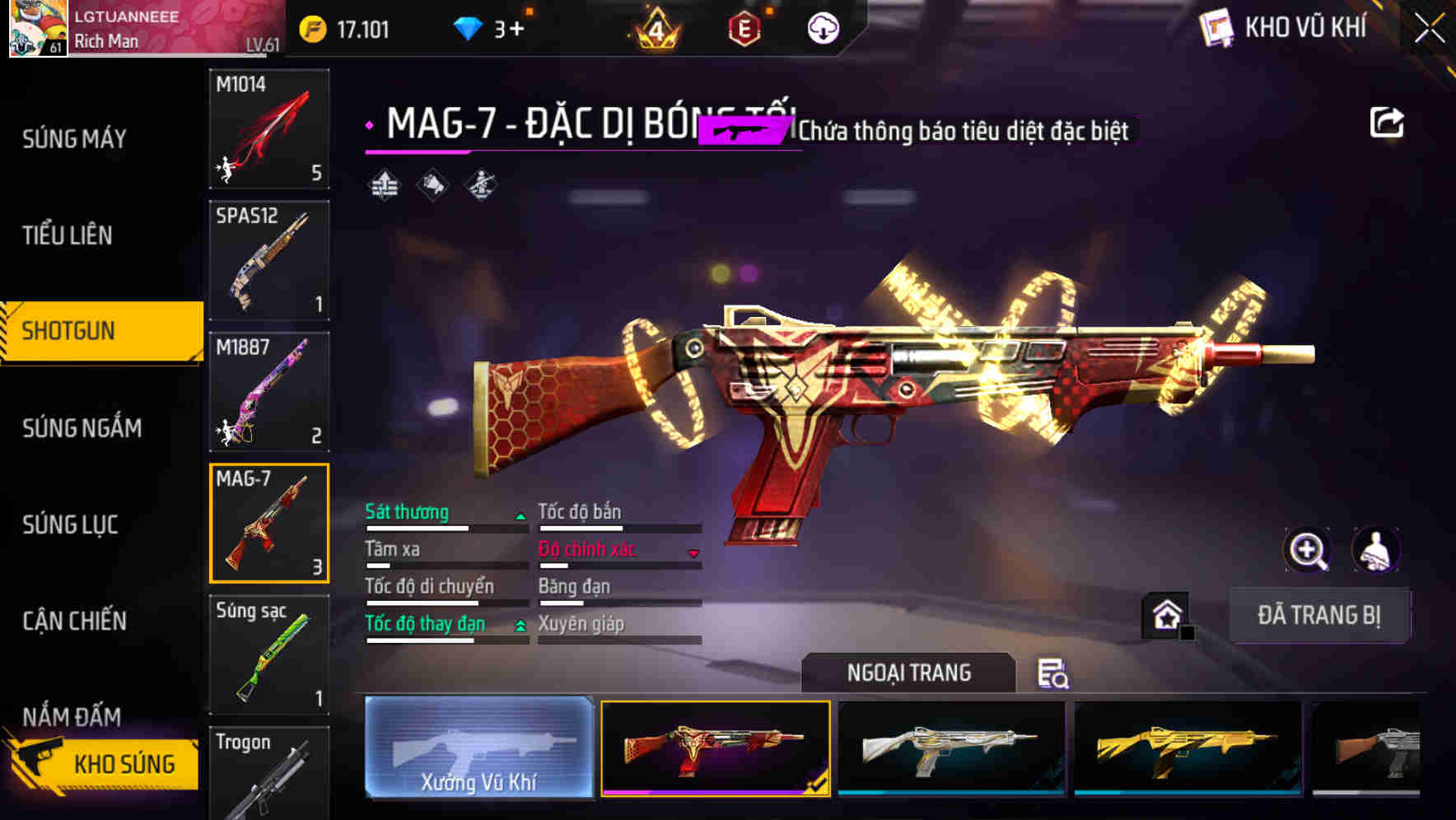Click the download cloud icon in top bar
Viewport: 1456px width, 820px height.
click(x=823, y=27)
